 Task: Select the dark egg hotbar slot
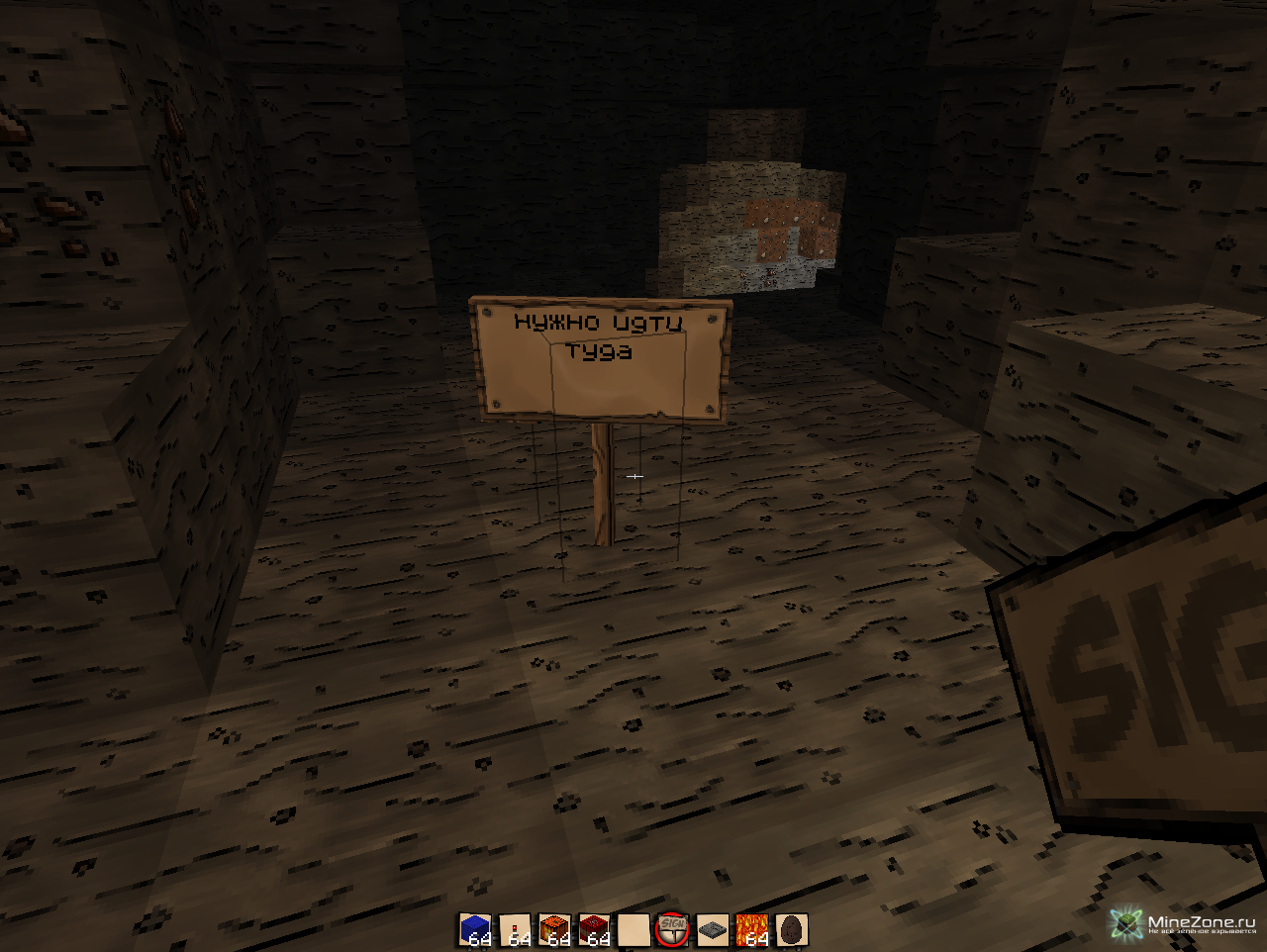click(792, 930)
